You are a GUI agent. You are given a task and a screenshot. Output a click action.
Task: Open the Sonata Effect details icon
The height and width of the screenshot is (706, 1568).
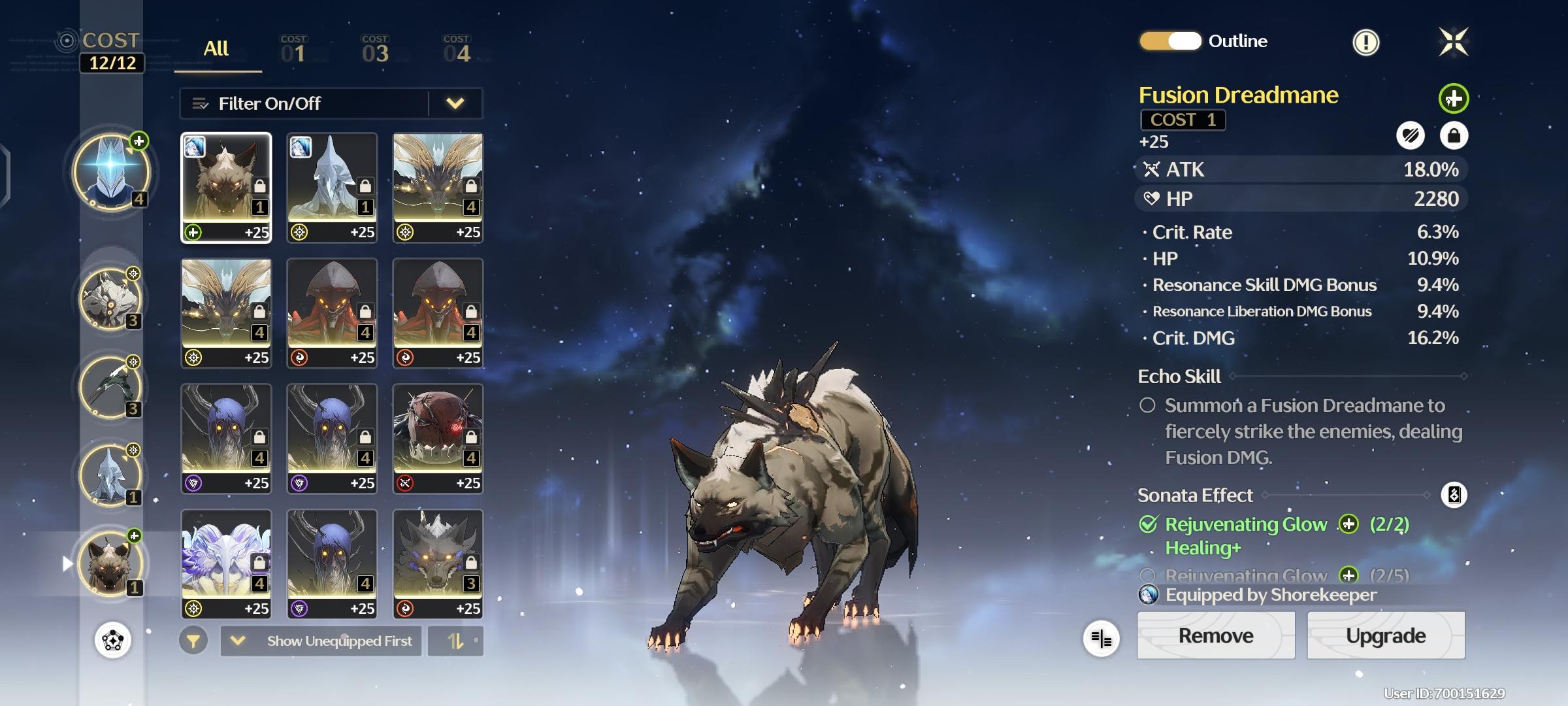point(1454,495)
